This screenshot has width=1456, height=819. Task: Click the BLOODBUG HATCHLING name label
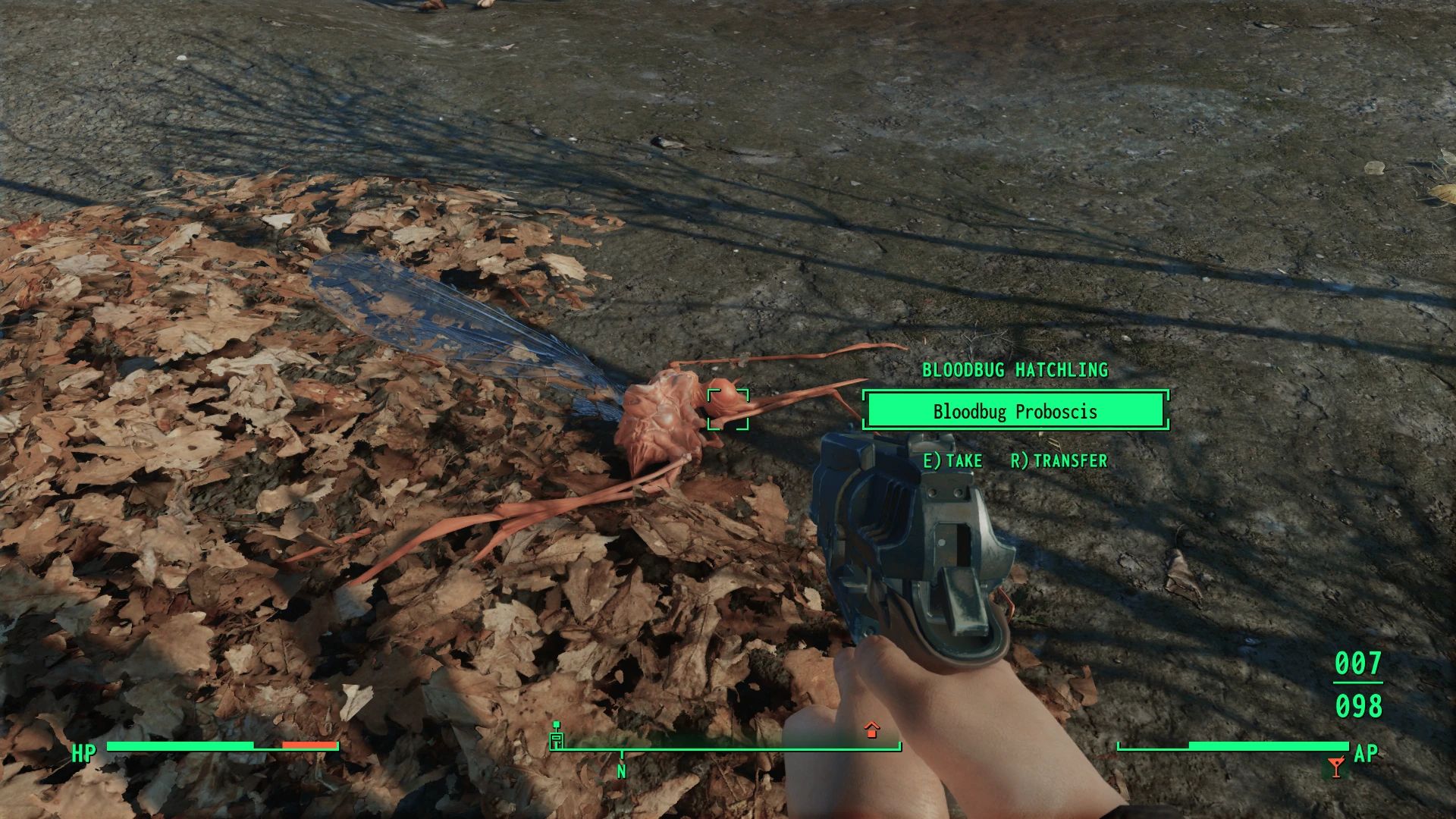click(1015, 371)
